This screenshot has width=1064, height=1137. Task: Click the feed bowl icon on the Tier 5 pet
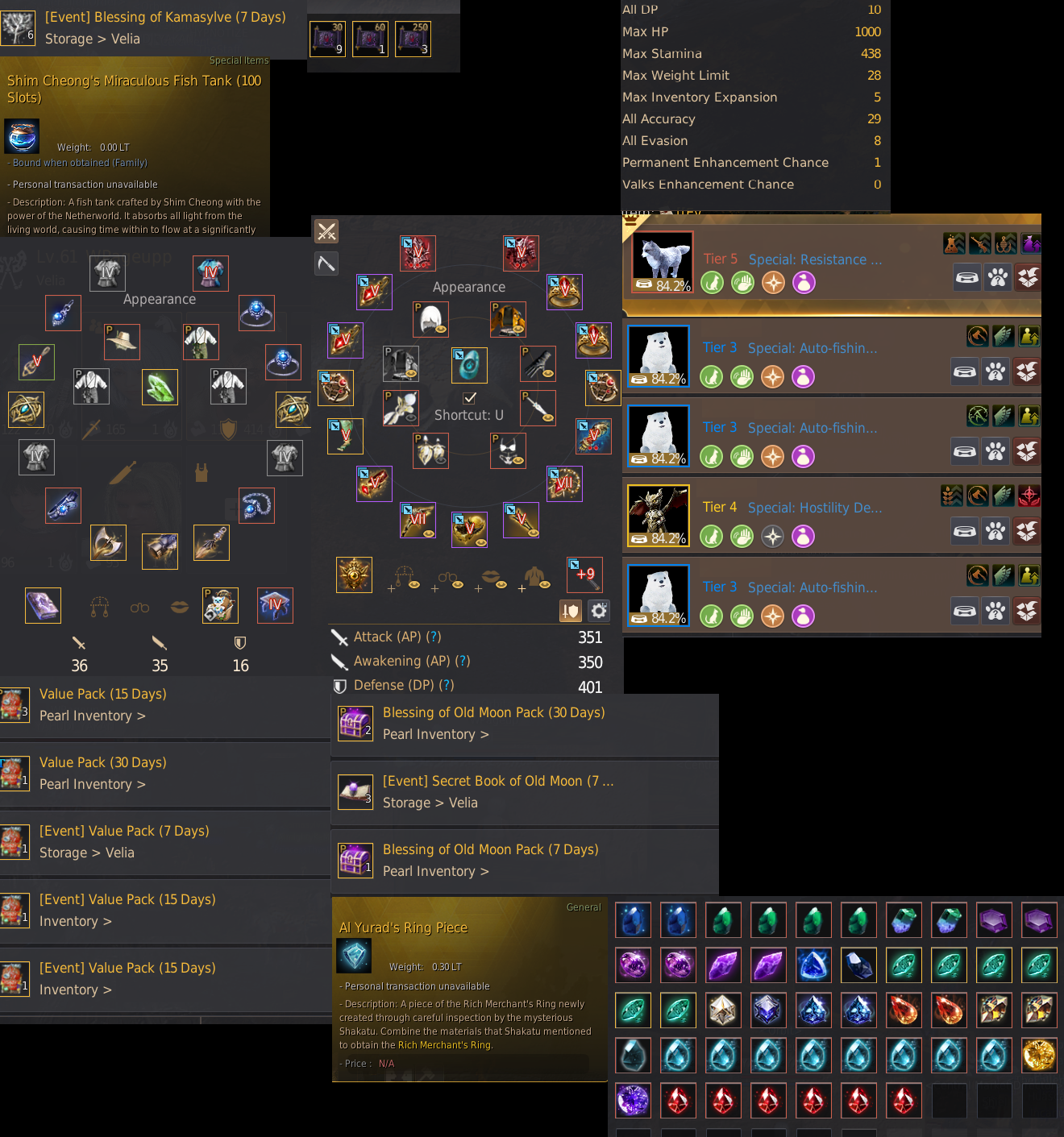coord(966,277)
